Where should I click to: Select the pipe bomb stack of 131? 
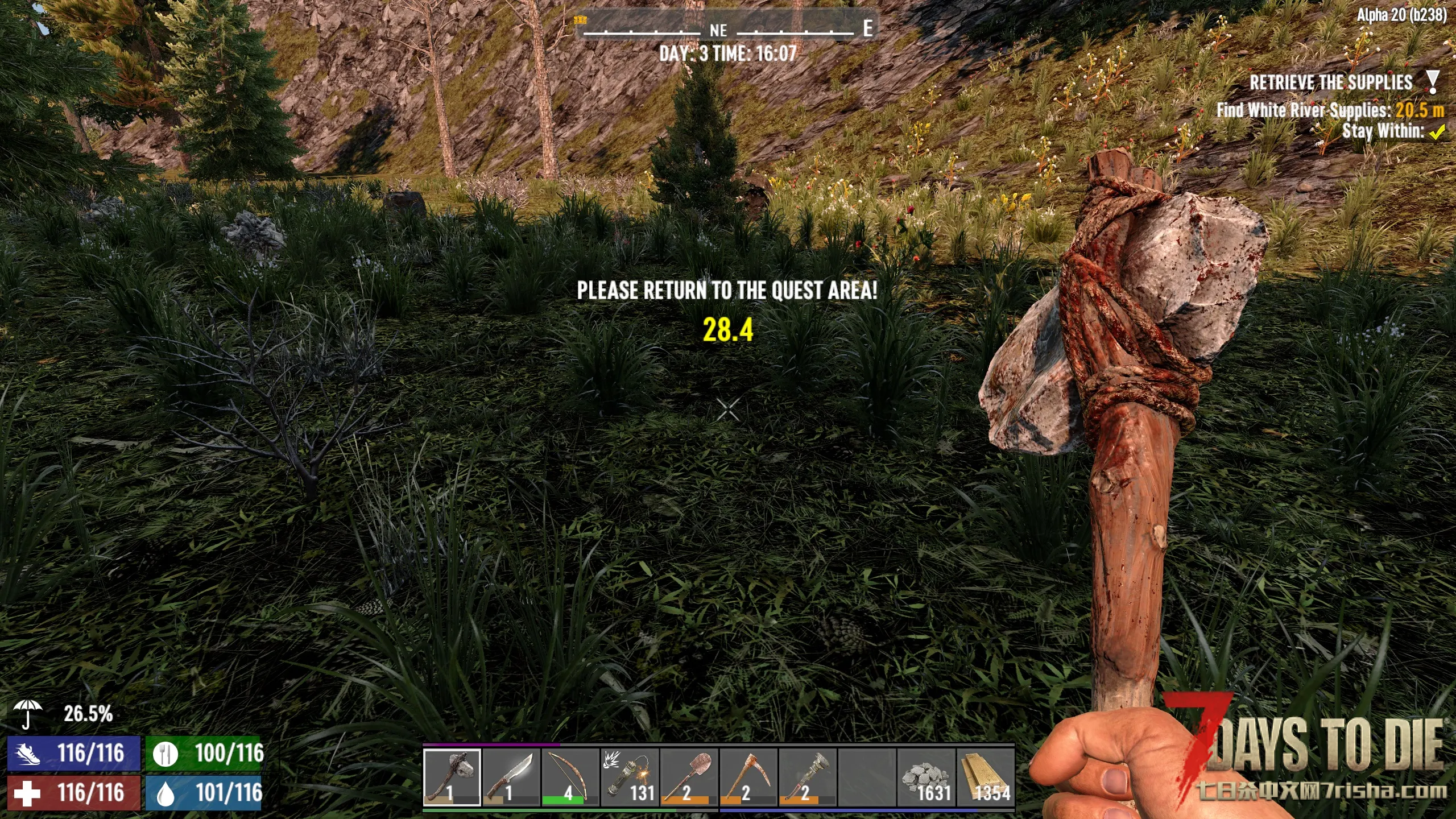pos(630,777)
